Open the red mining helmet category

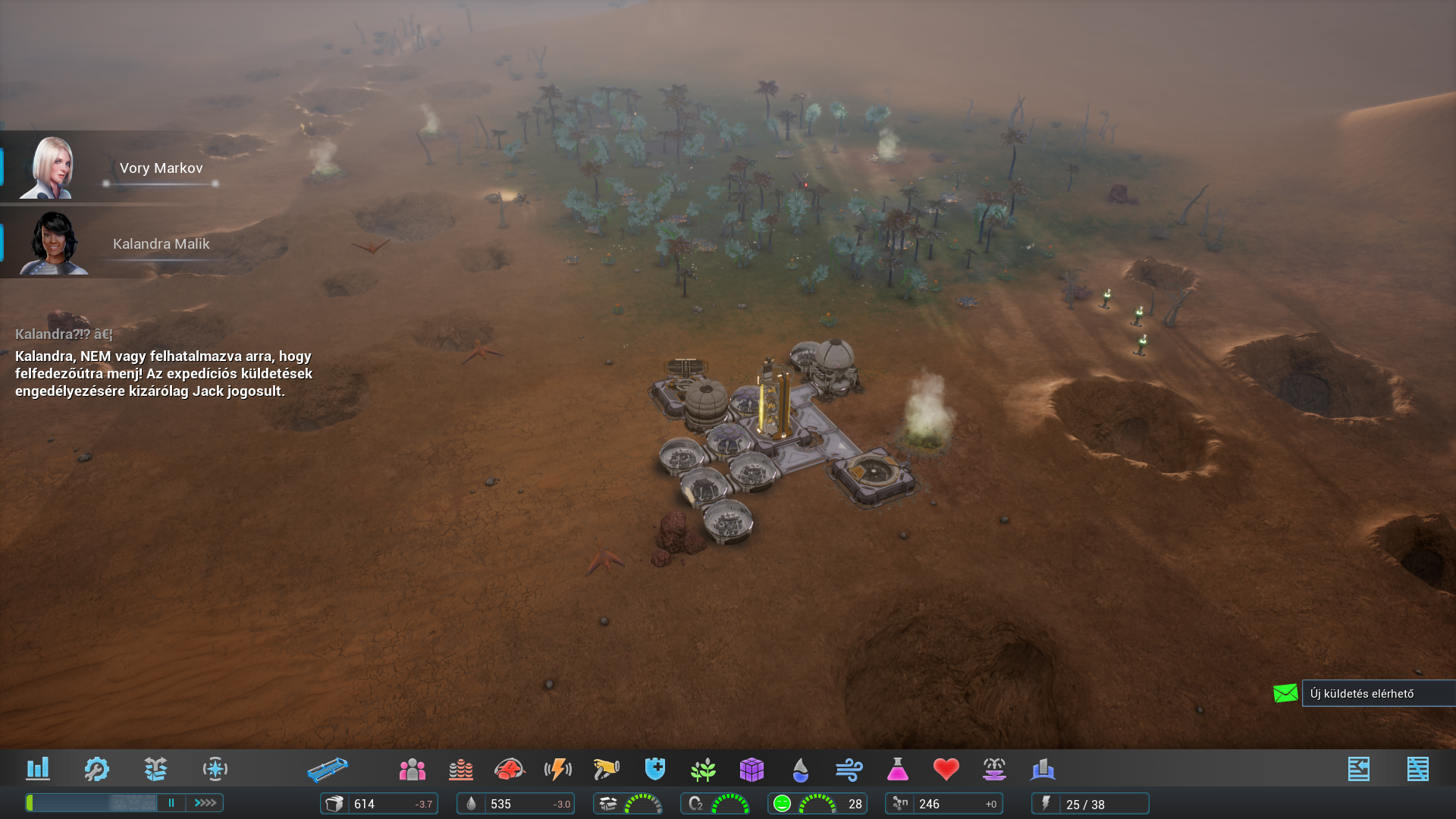click(x=510, y=770)
